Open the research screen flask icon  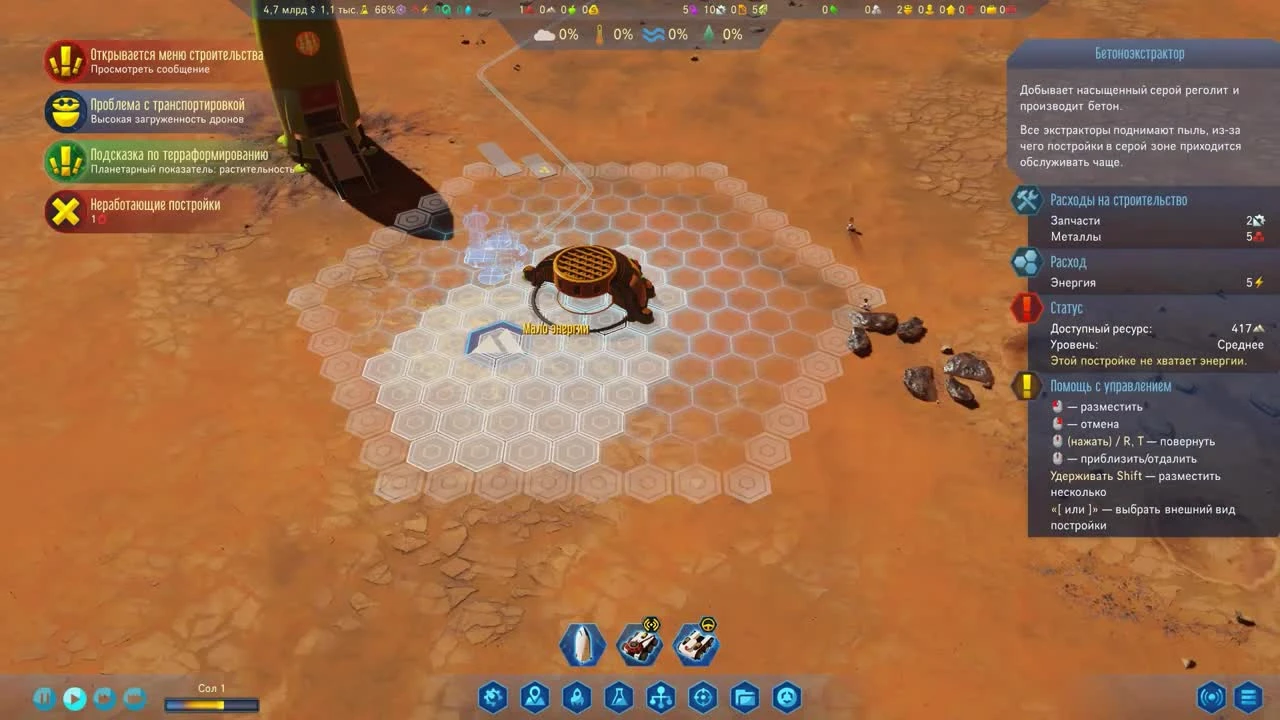(x=619, y=697)
